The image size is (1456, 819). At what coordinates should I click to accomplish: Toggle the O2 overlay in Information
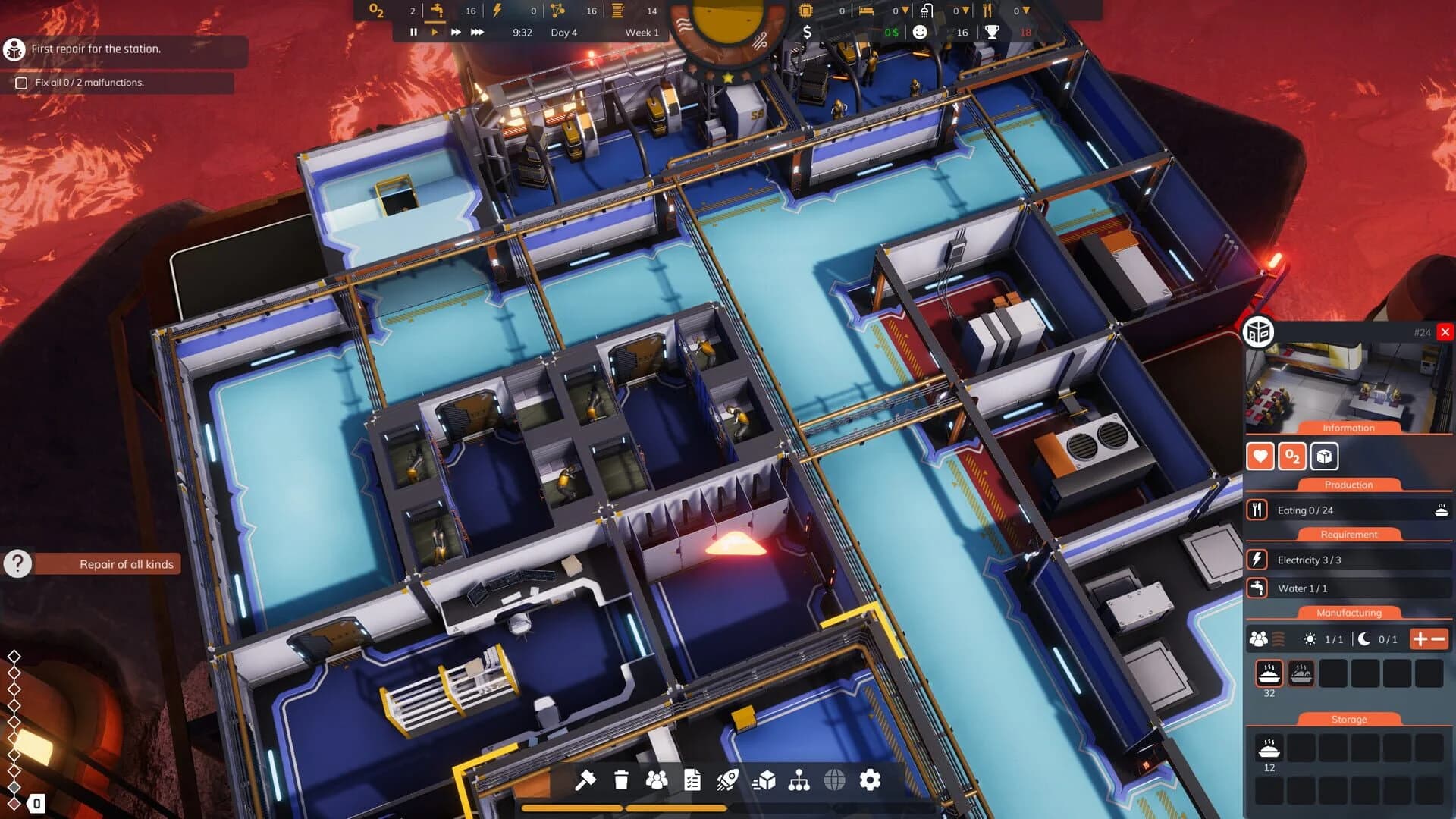point(1294,457)
